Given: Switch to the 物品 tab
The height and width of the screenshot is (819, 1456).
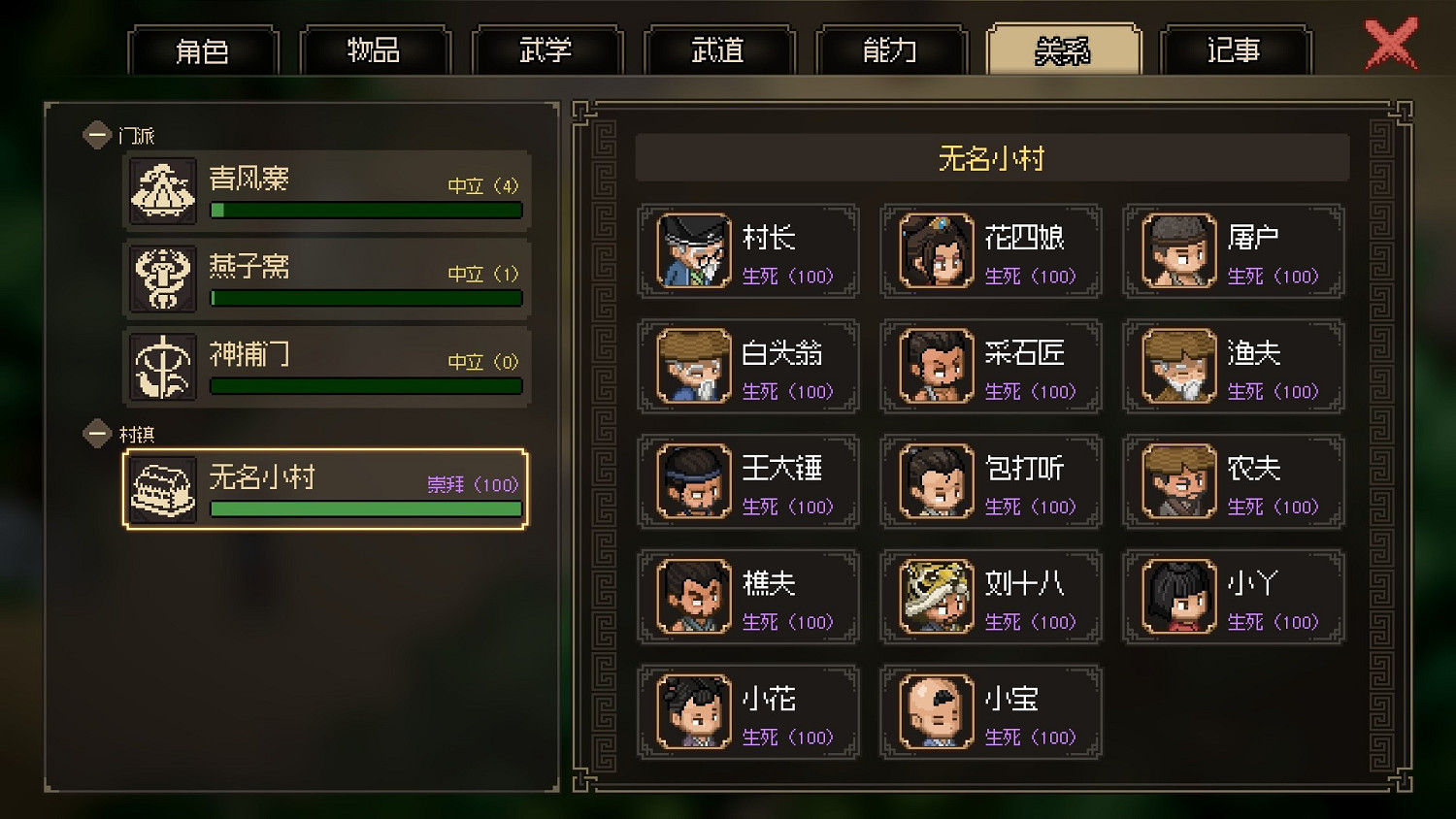Looking at the screenshot, I should click(375, 50).
